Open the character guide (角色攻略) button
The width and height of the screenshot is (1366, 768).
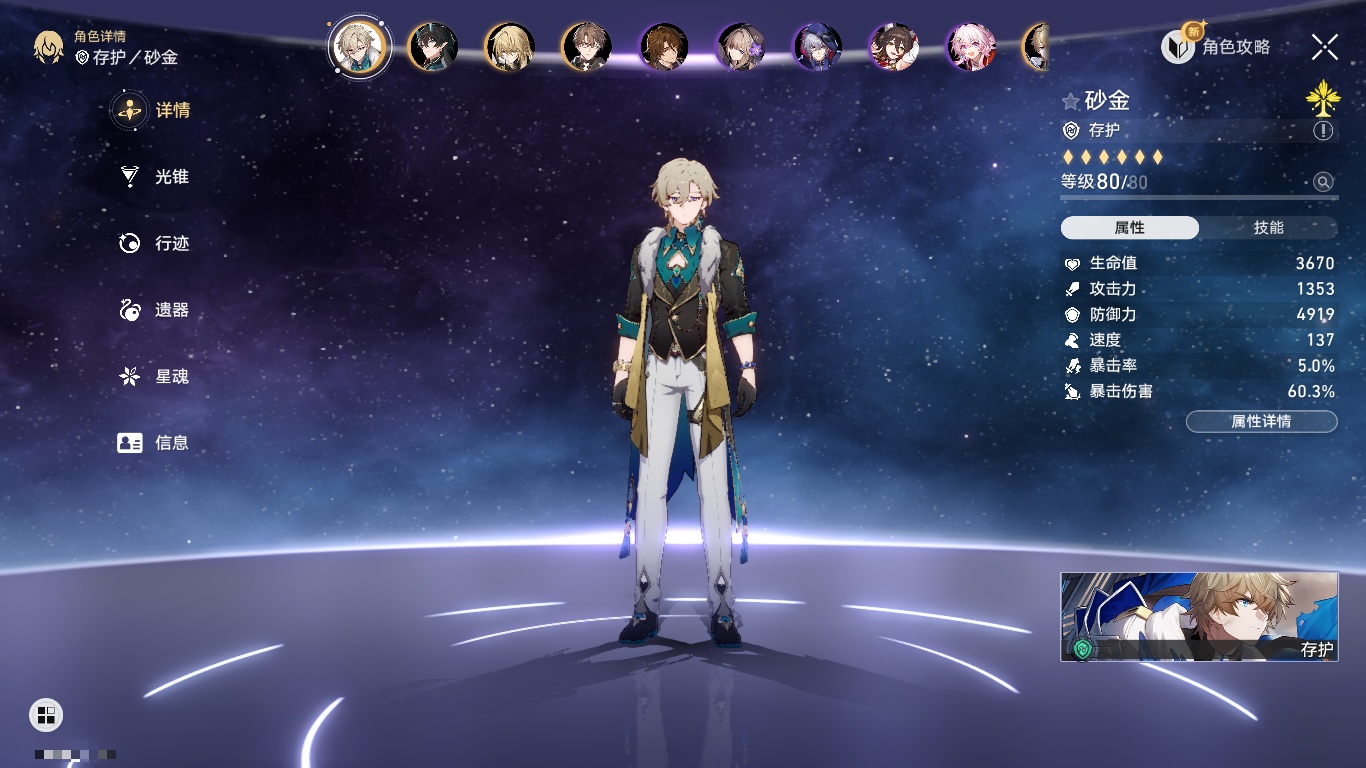[x=1216, y=46]
